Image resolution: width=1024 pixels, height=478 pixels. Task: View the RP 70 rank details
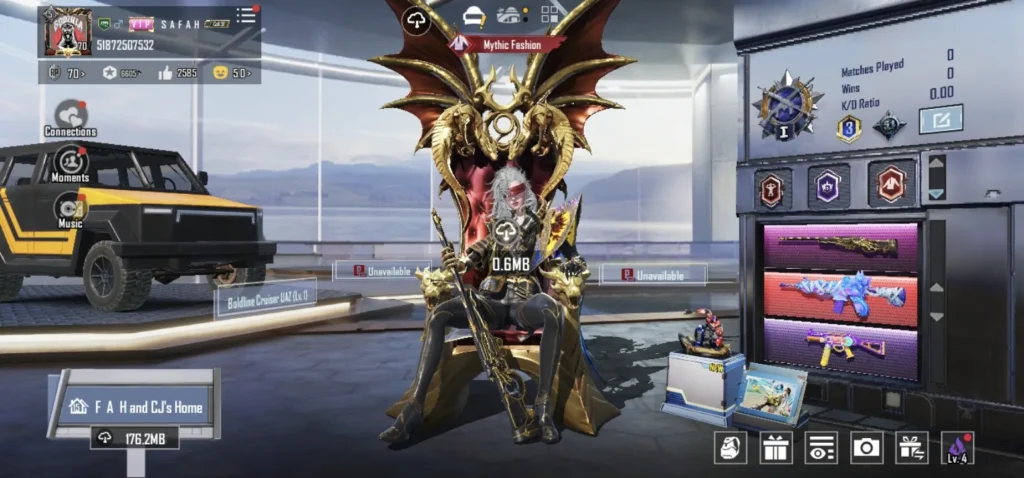(x=68, y=72)
